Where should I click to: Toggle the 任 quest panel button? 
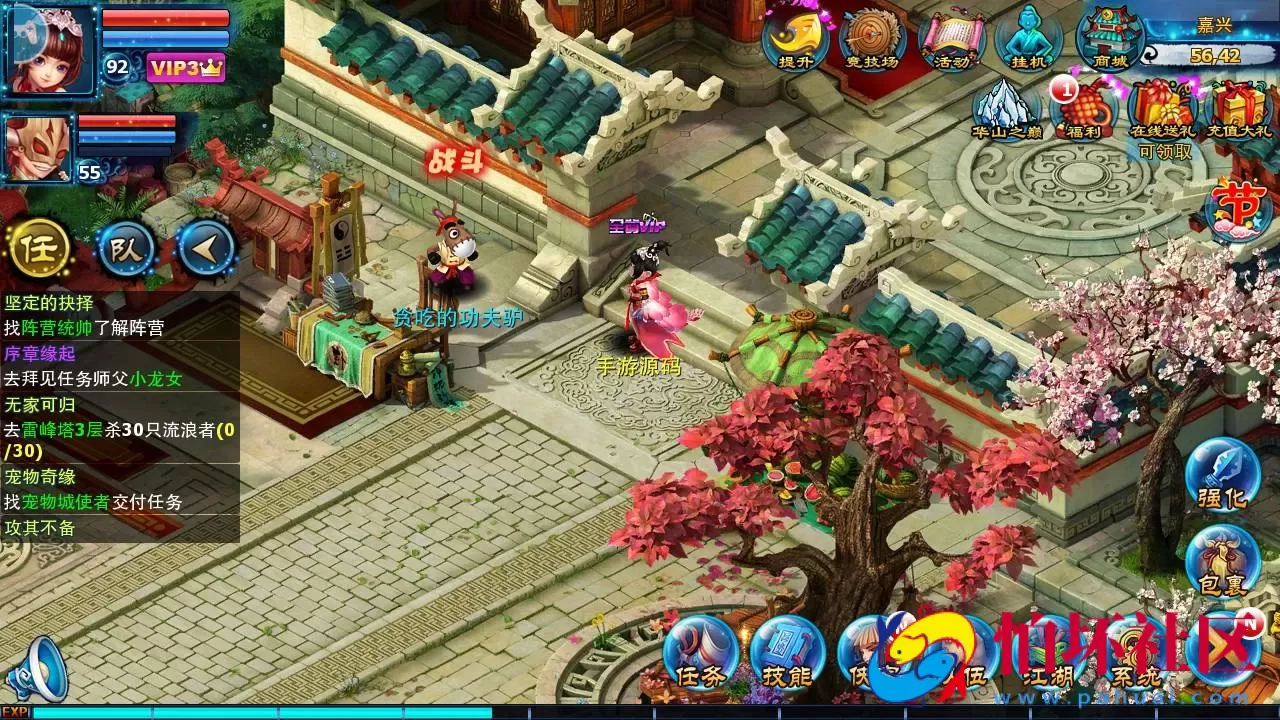point(40,250)
